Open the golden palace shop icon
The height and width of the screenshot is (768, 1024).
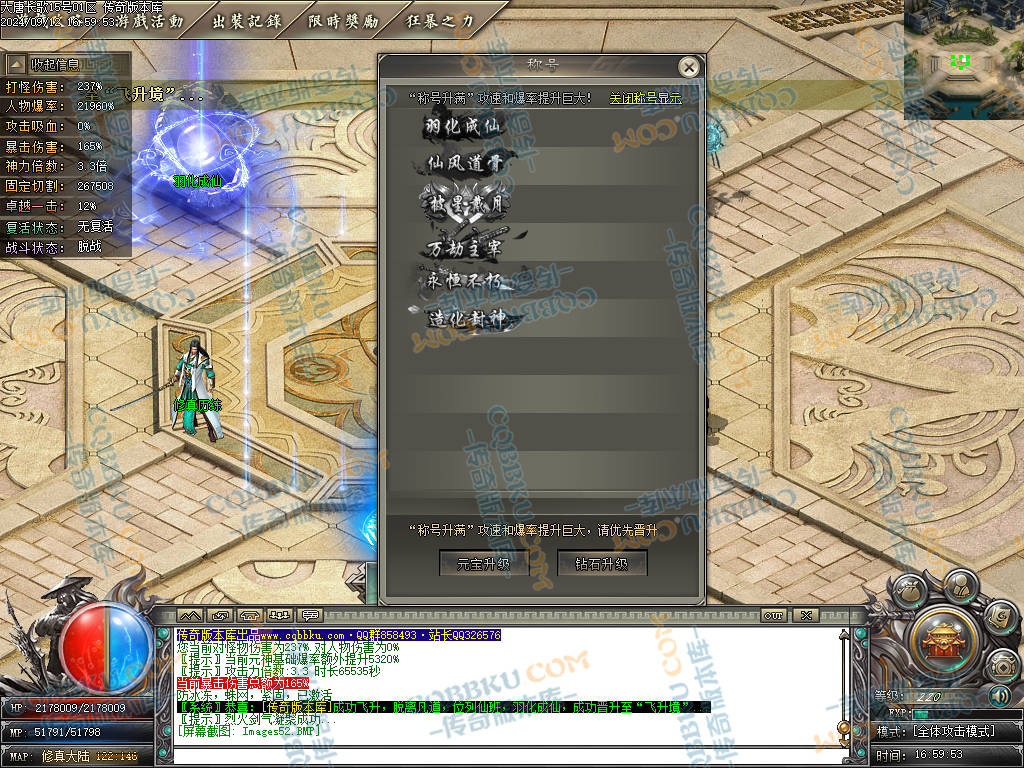(x=941, y=637)
